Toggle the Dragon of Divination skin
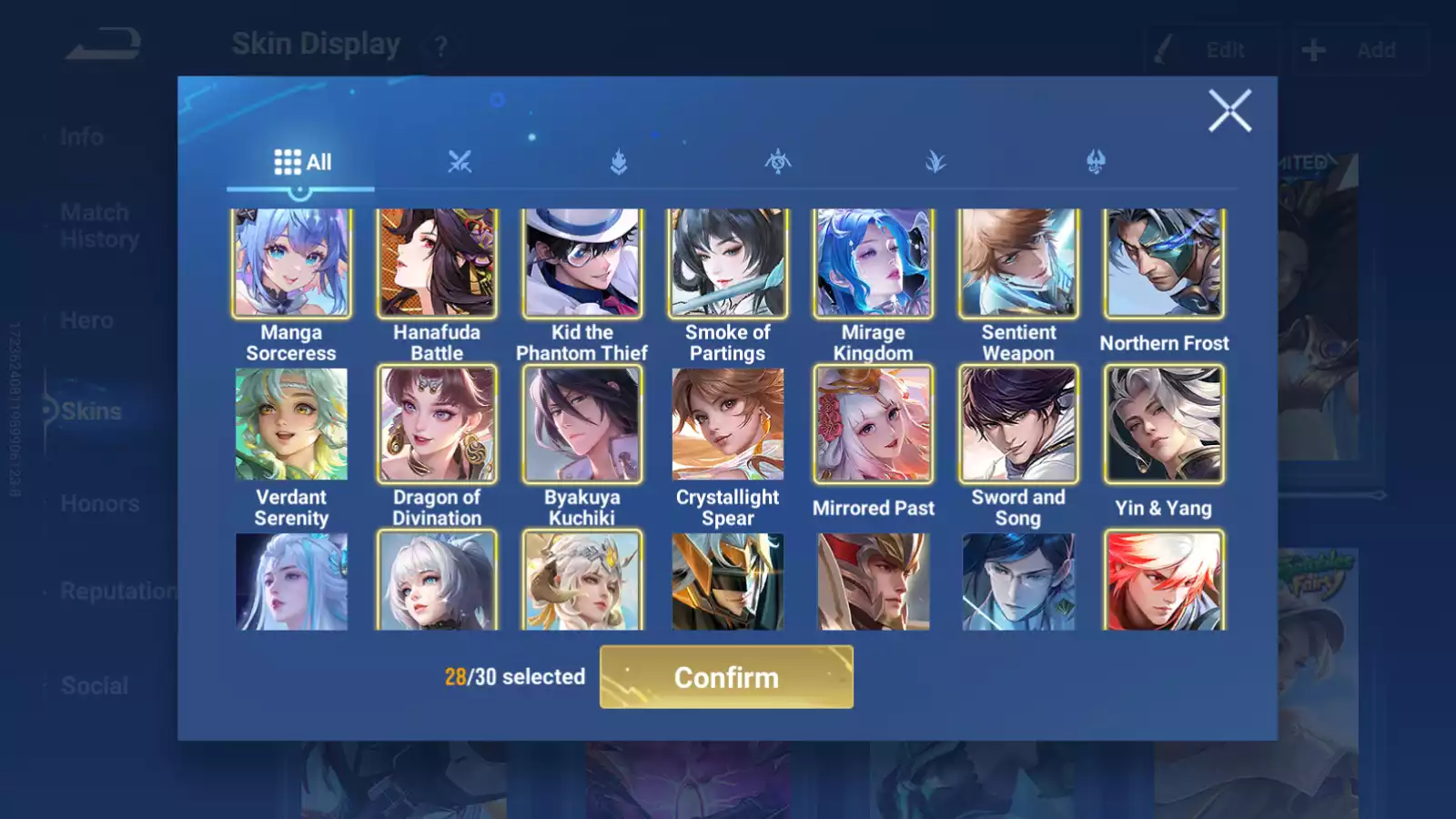The width and height of the screenshot is (1456, 819). coord(437,424)
